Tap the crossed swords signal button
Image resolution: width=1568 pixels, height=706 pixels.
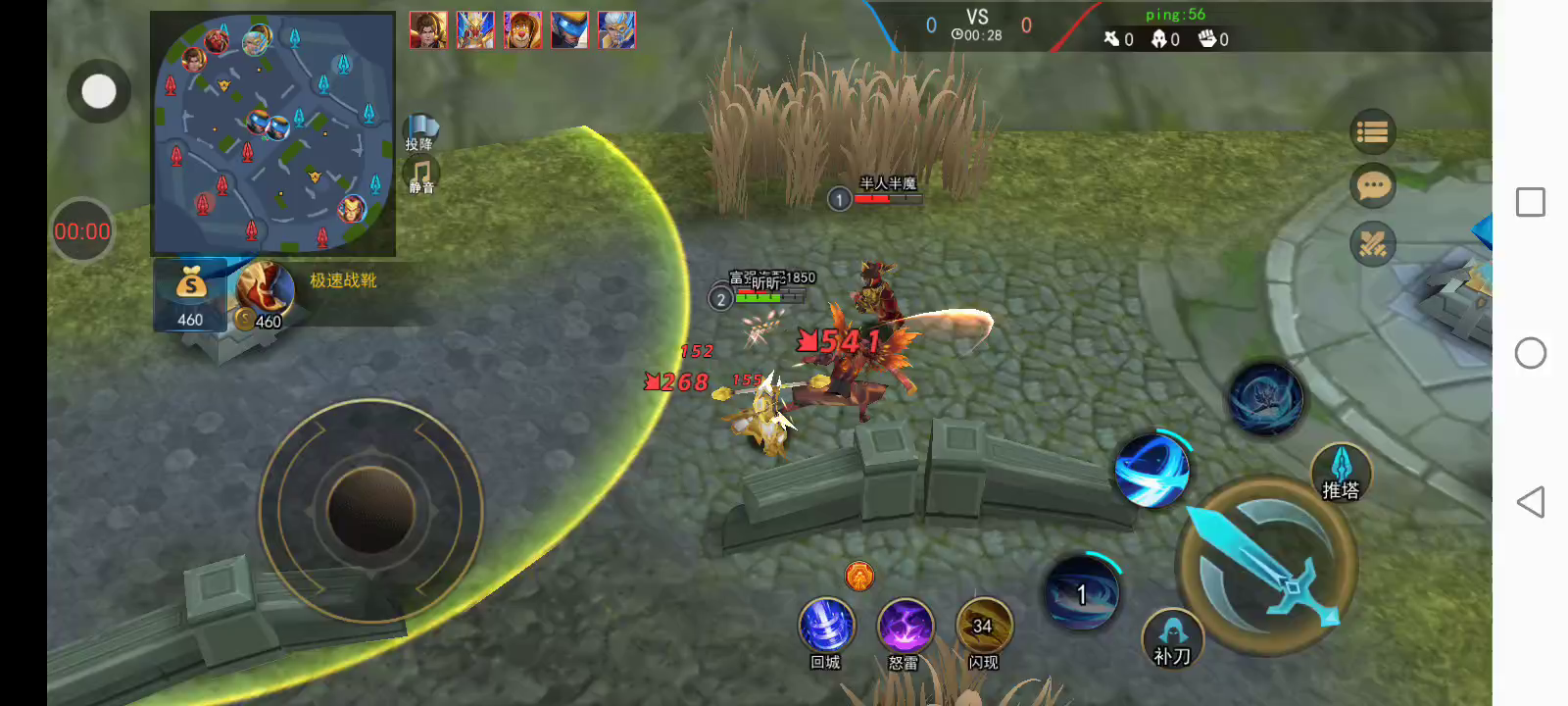1372,244
